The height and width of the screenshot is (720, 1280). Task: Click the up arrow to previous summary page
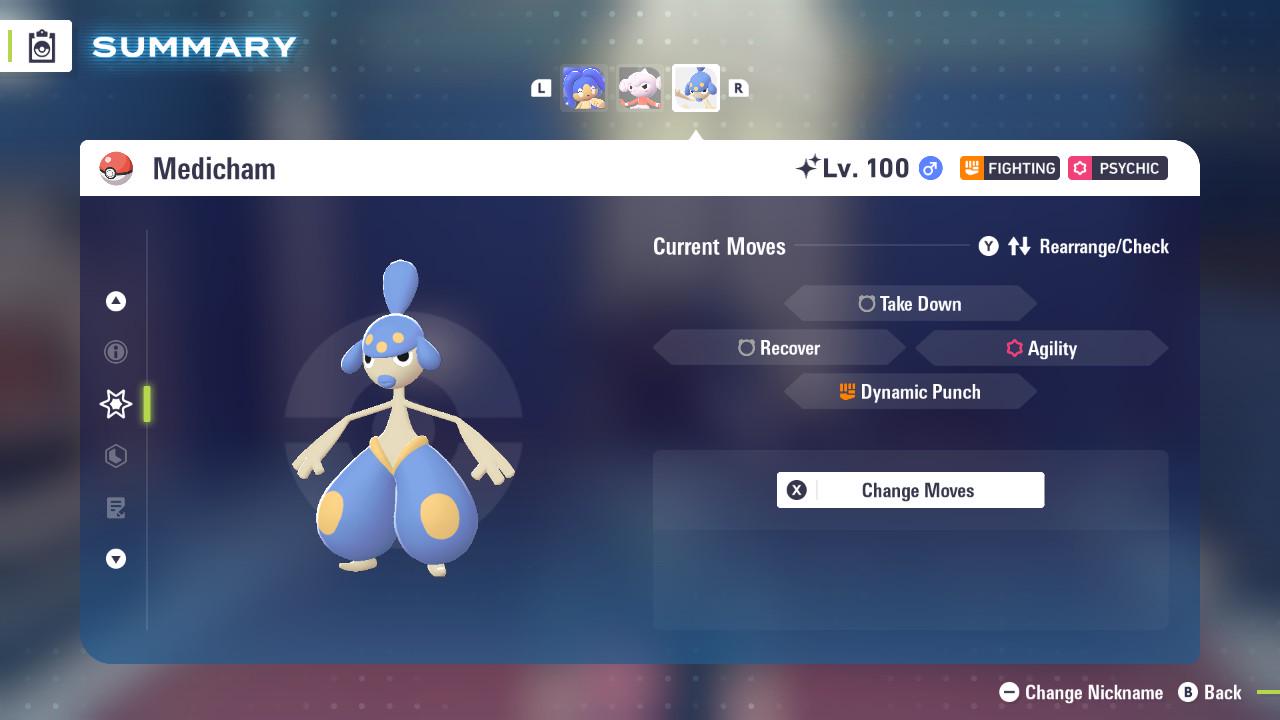point(115,301)
